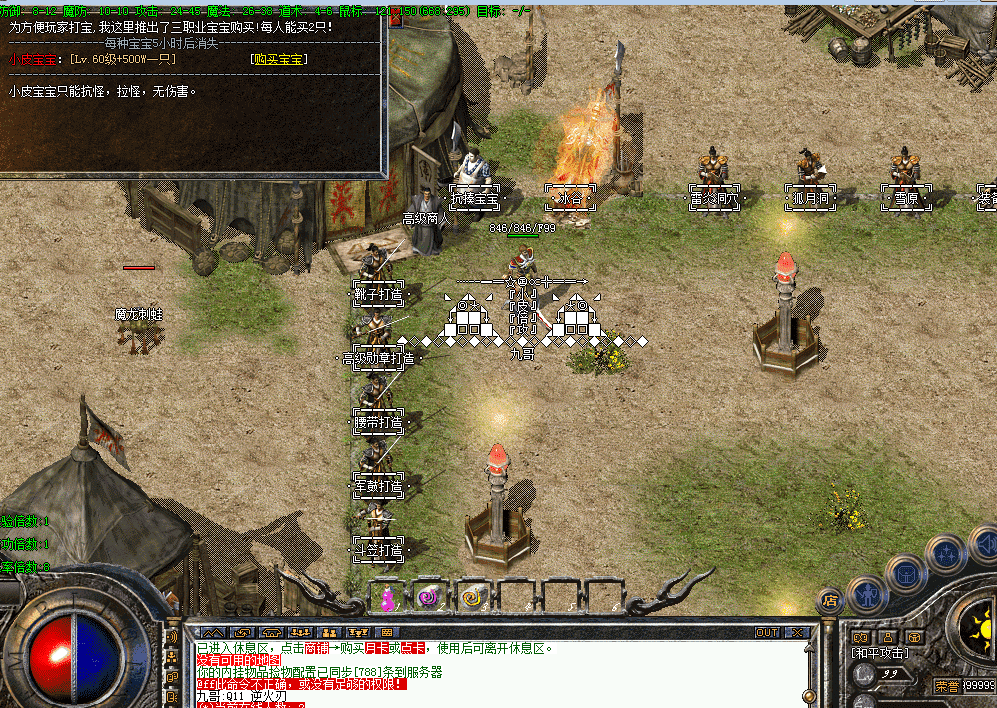
Task: Select the purple swirl item in belt slot
Action: (429, 597)
